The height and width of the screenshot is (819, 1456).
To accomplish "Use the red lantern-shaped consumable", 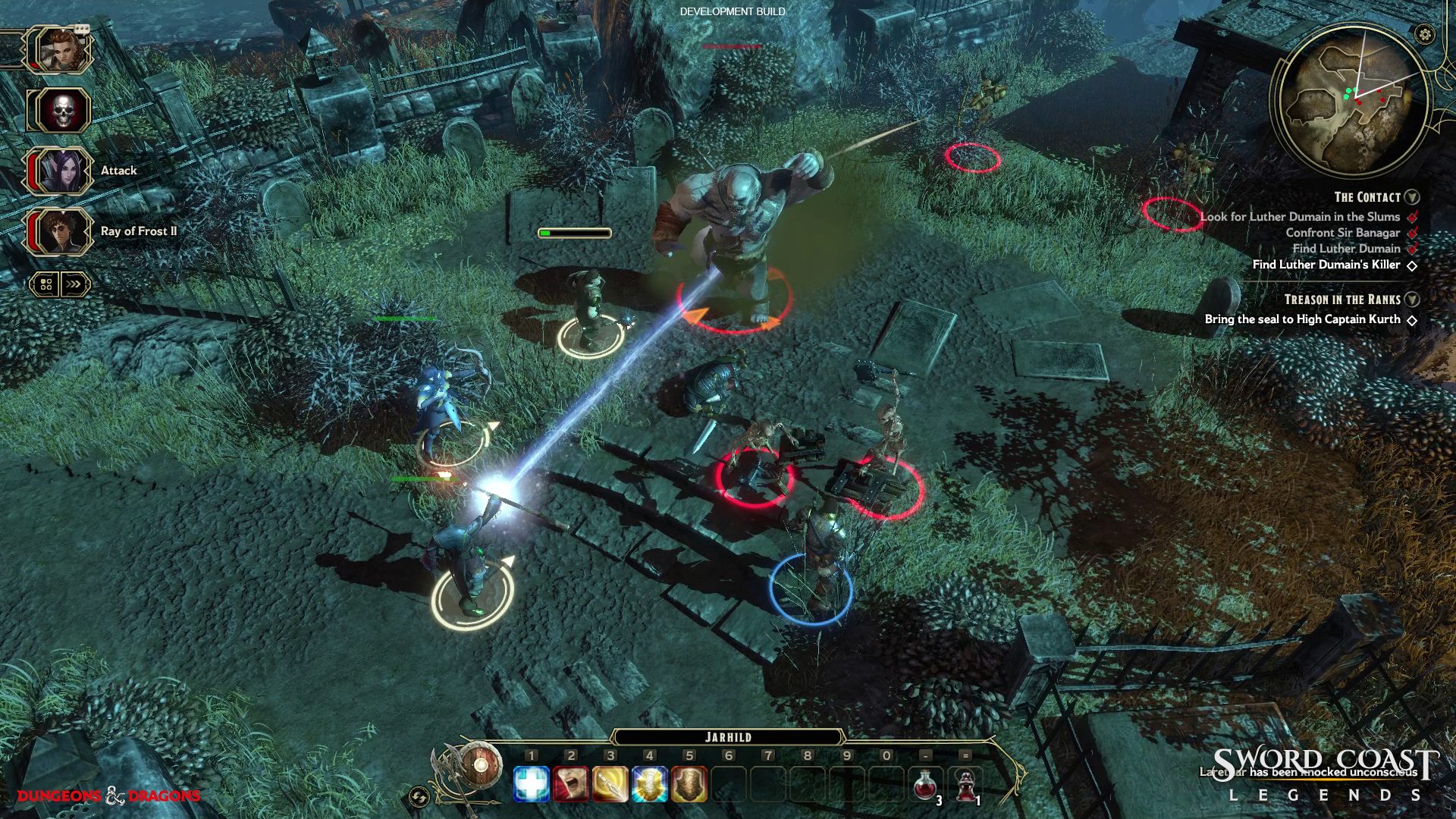I will click(x=965, y=785).
